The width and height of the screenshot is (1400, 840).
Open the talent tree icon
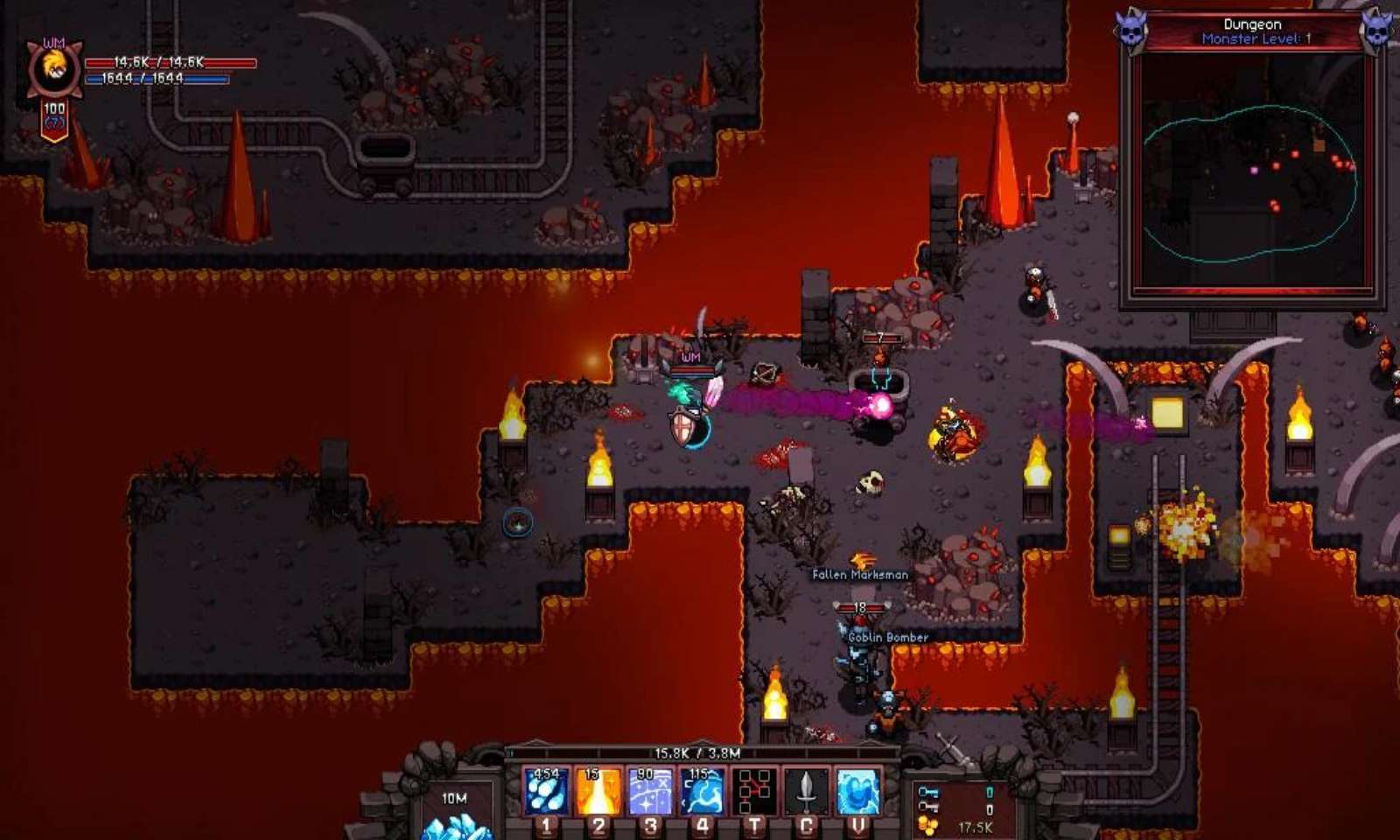click(x=754, y=791)
